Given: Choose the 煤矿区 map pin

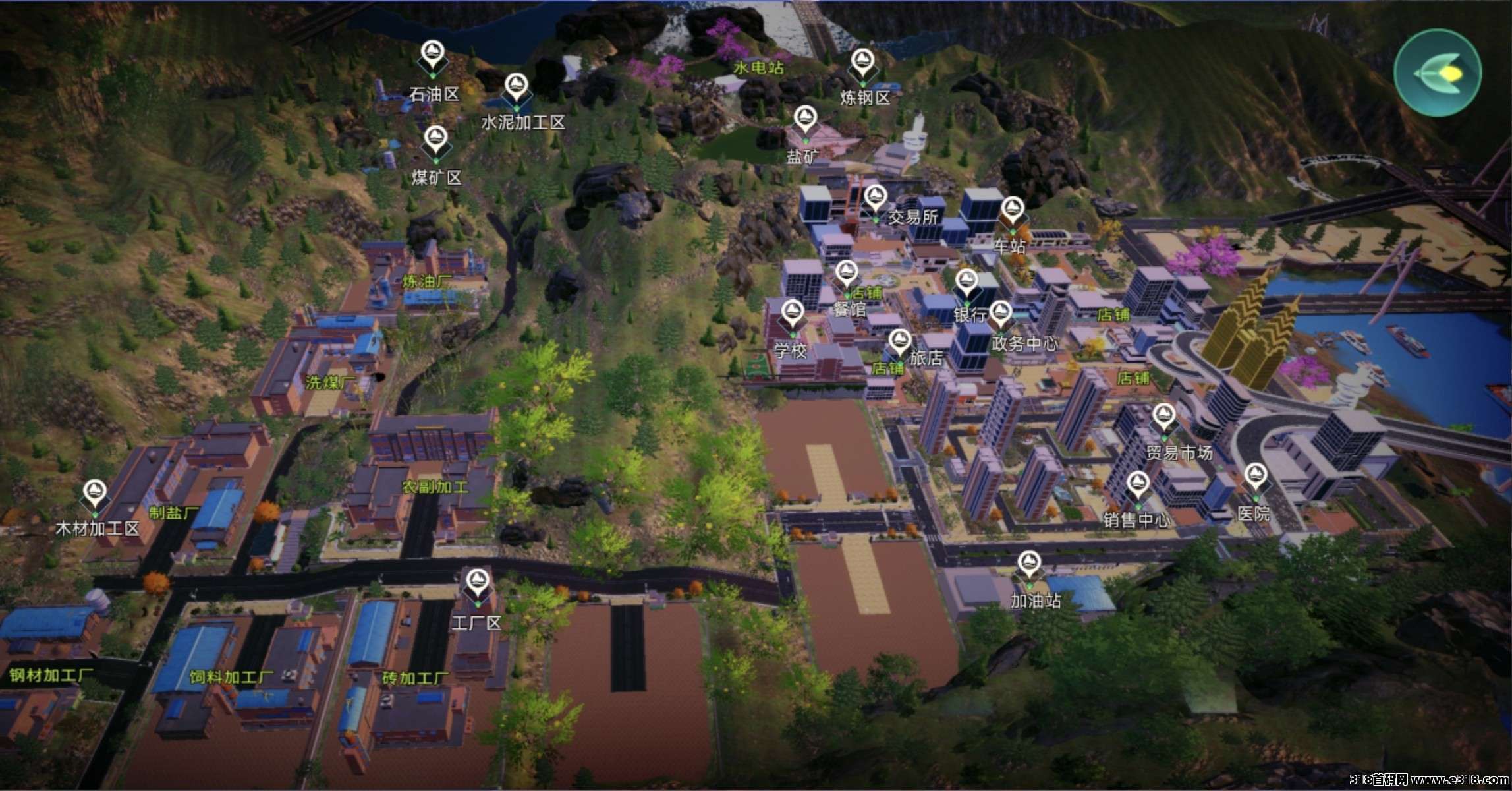Looking at the screenshot, I should point(435,140).
